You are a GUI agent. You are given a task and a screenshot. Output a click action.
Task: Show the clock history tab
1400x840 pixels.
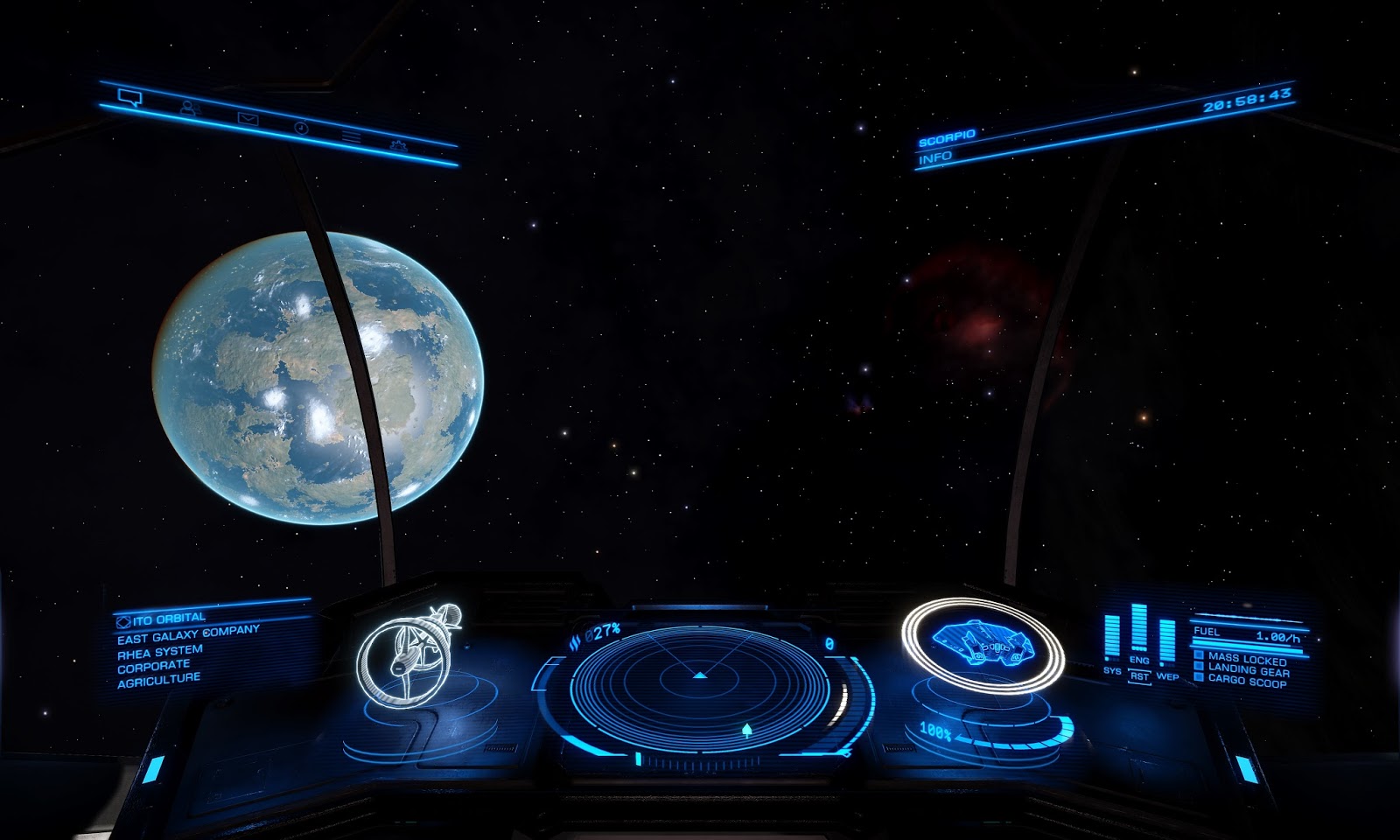[301, 128]
